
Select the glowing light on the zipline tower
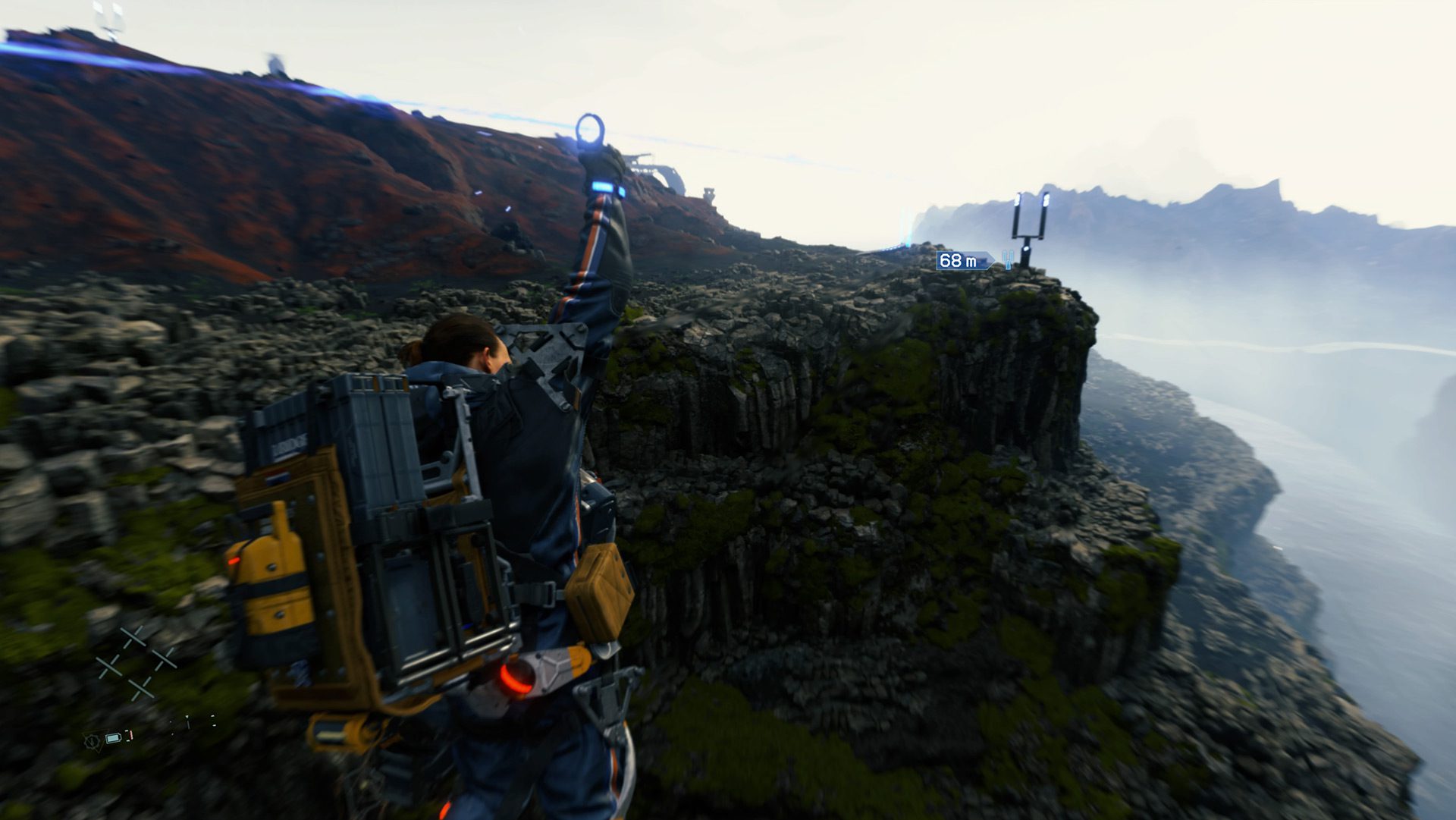coord(1027,248)
